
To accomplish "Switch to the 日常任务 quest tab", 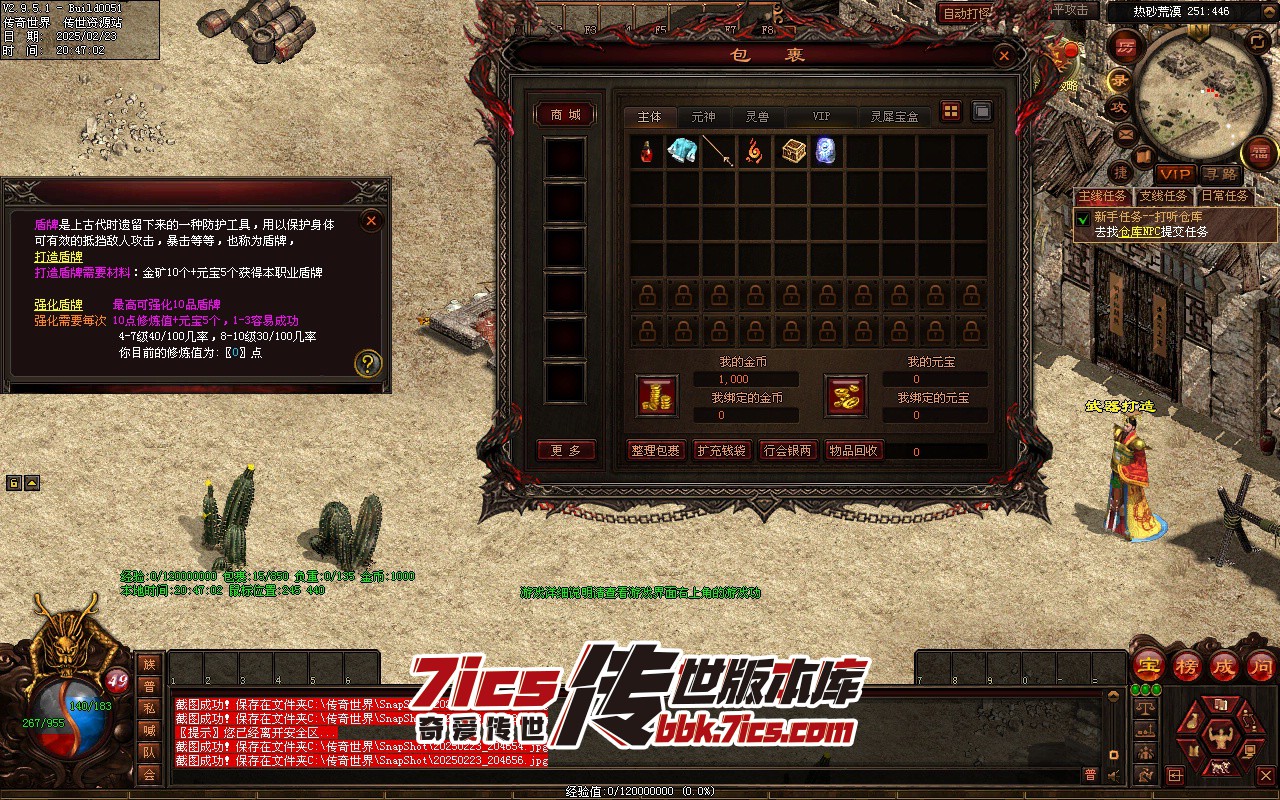I will [1224, 197].
